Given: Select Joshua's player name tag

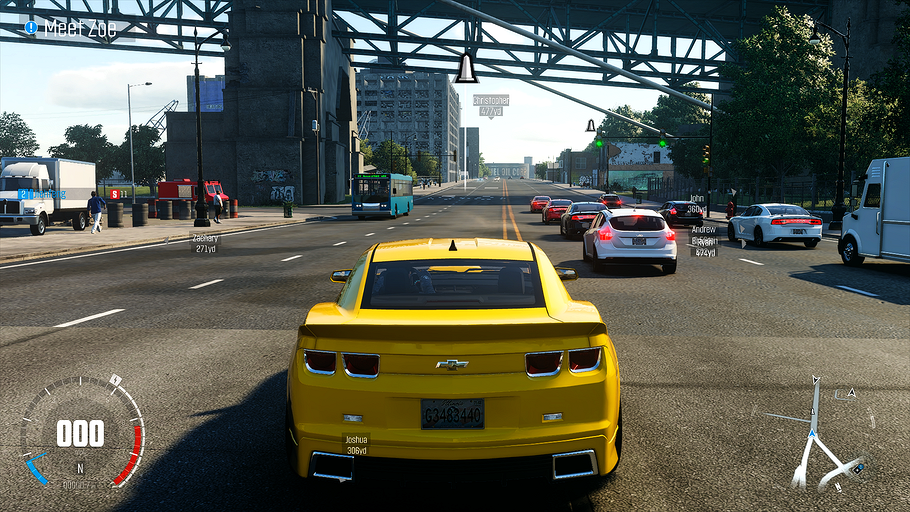Looking at the screenshot, I should (x=356, y=444).
